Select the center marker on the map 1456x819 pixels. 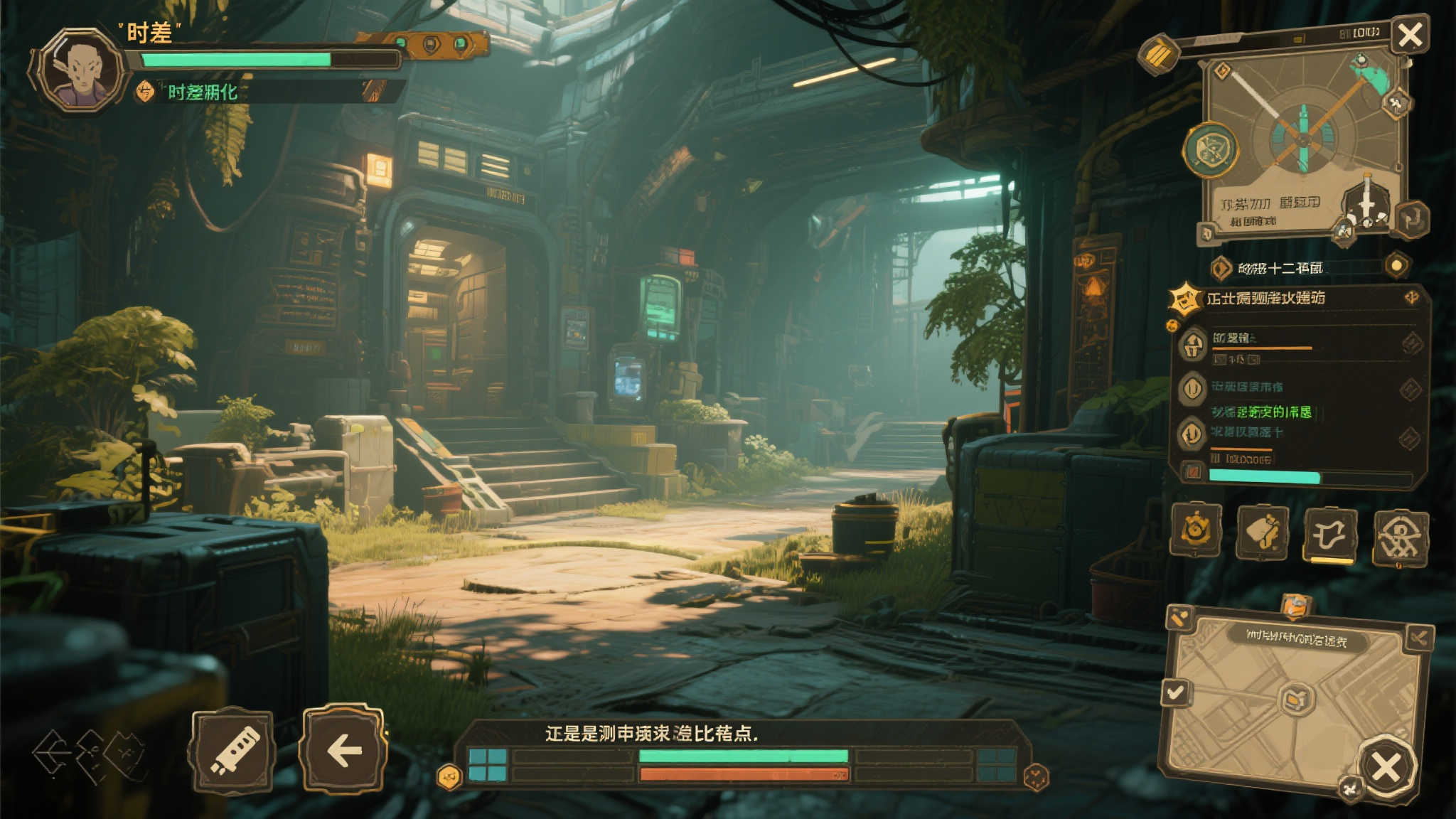point(1296,700)
